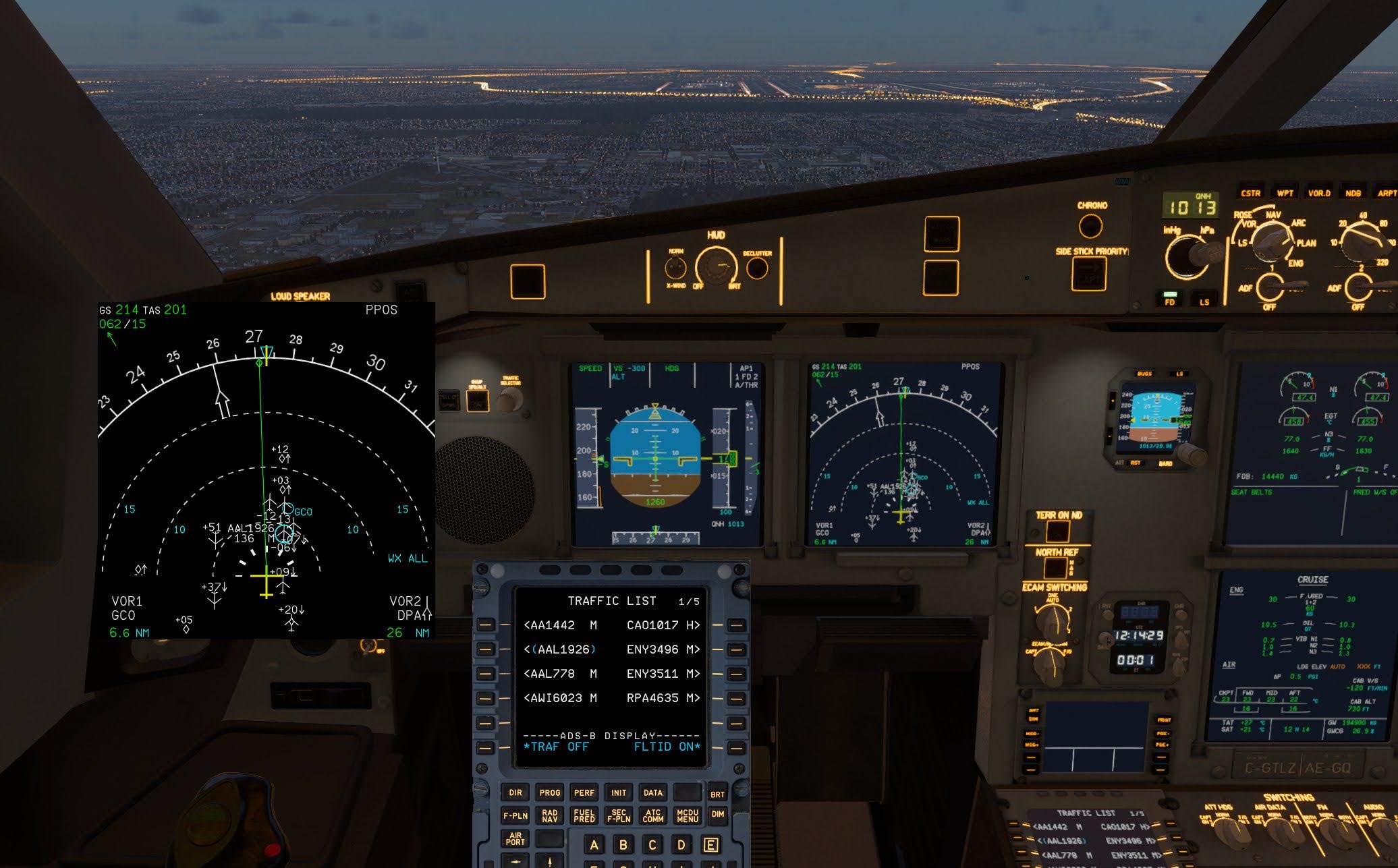Open the DATA page on the MCDU
The width and height of the screenshot is (1398, 868).
[652, 793]
